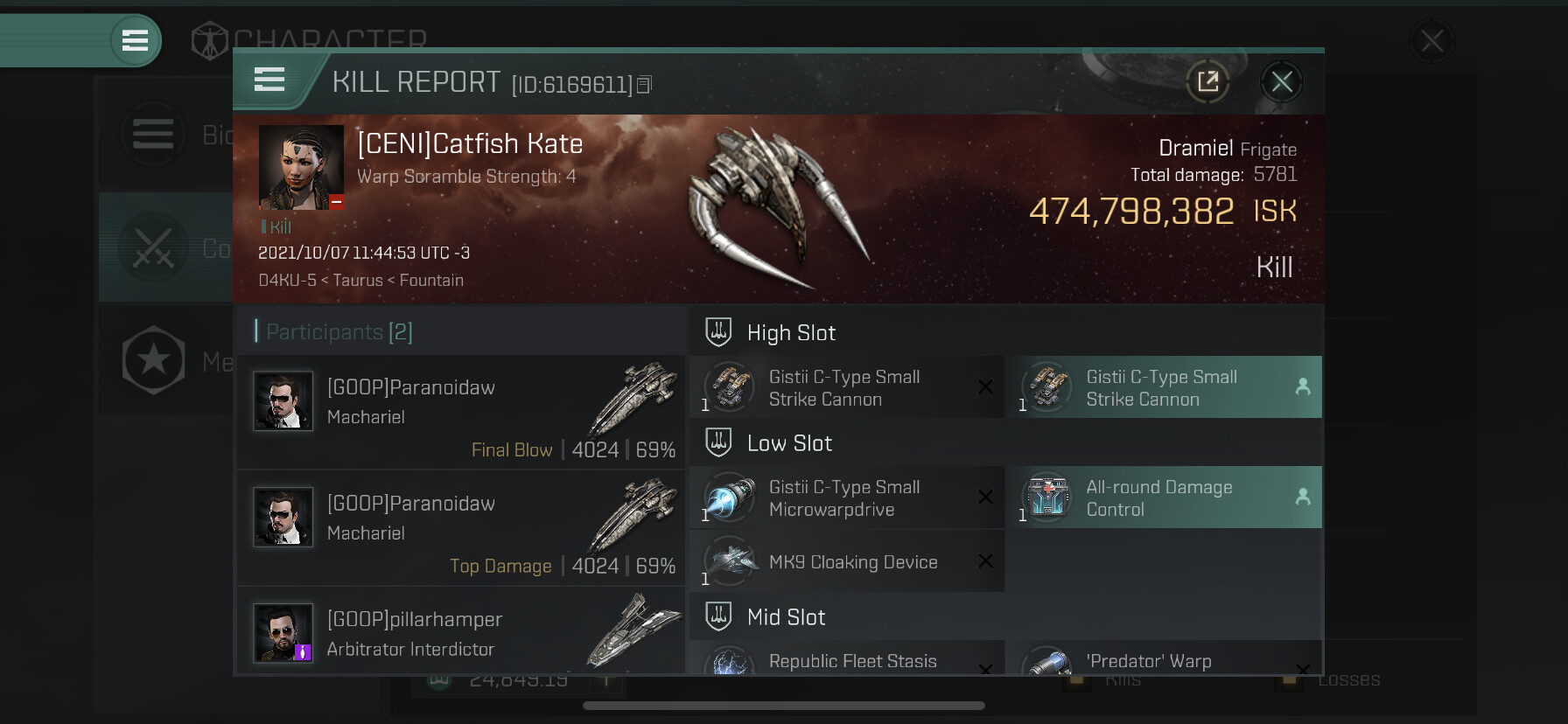Image resolution: width=1568 pixels, height=724 pixels.
Task: Open the Kill Report hamburger menu
Action: point(269,80)
